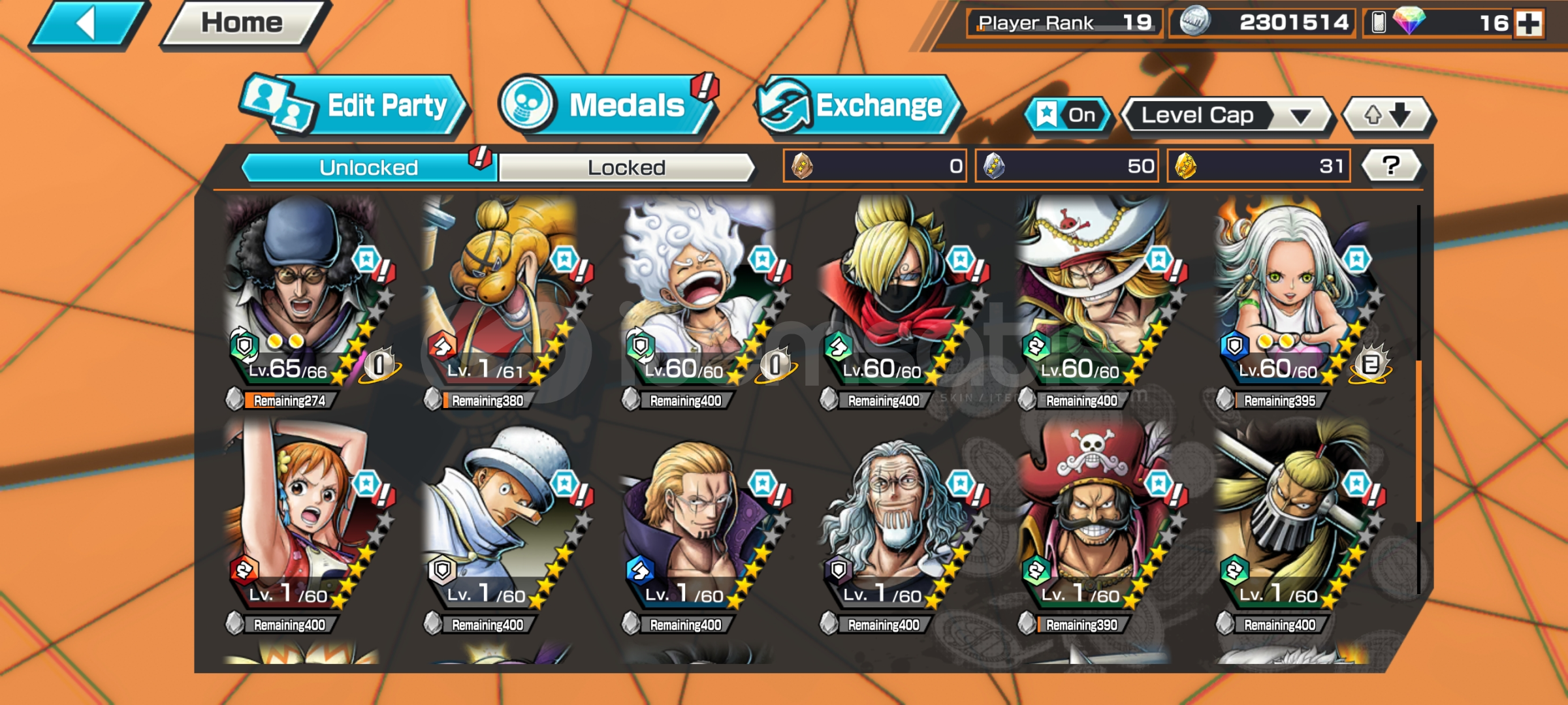
Task: Go back with the arrow button
Action: tap(88, 25)
